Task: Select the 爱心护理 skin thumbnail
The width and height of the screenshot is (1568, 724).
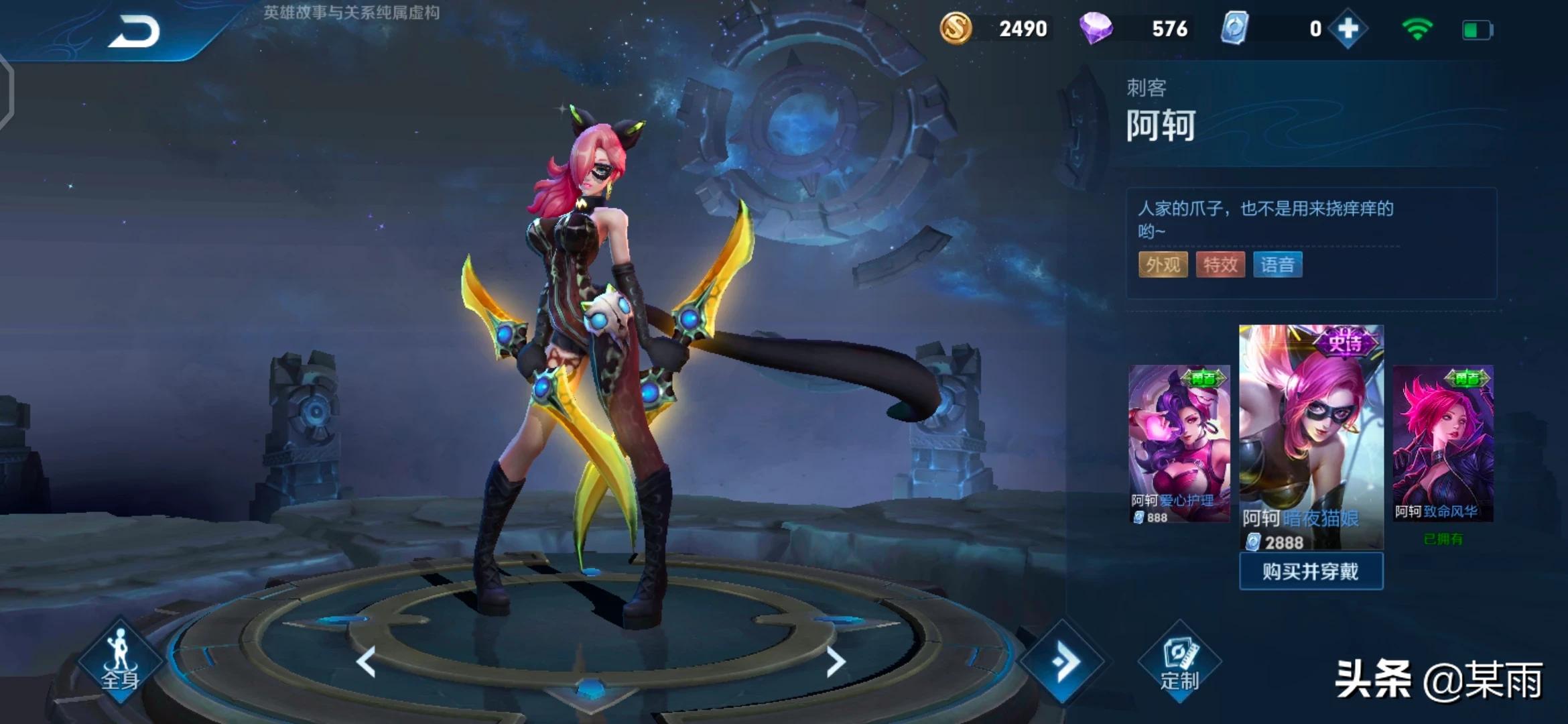Action: pyautogui.click(x=1179, y=442)
